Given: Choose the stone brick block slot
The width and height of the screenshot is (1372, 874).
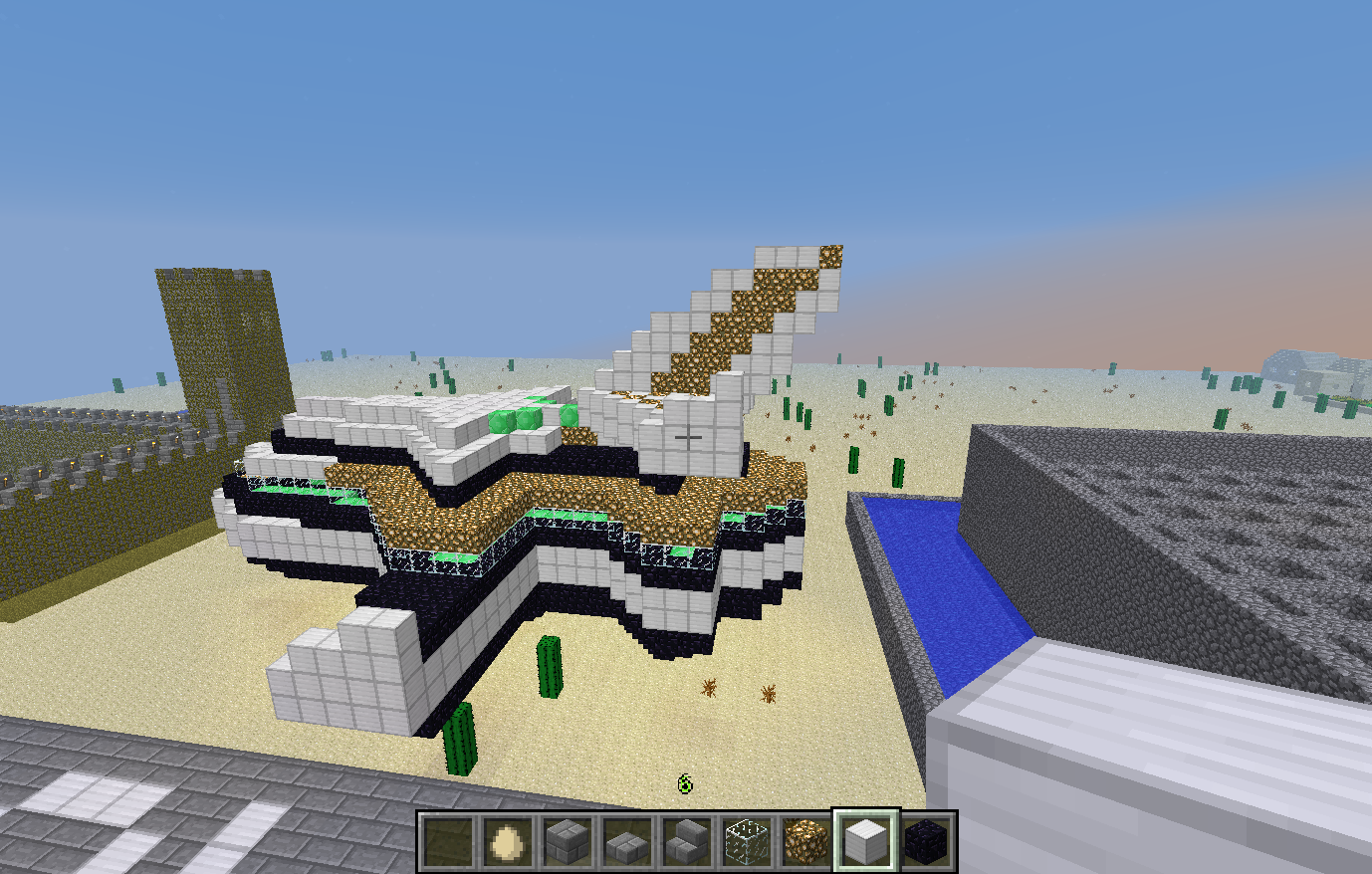Looking at the screenshot, I should point(566,842).
